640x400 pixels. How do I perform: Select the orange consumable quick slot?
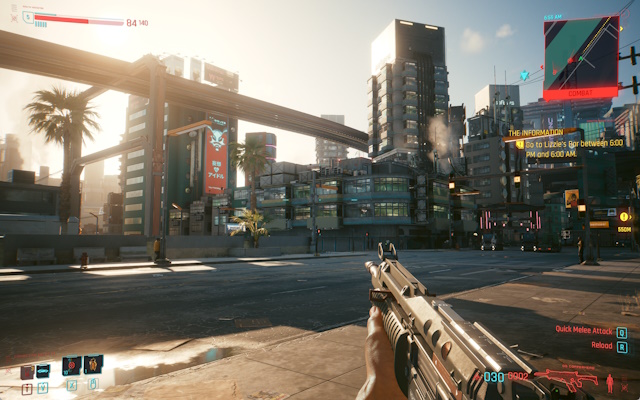(x=93, y=365)
